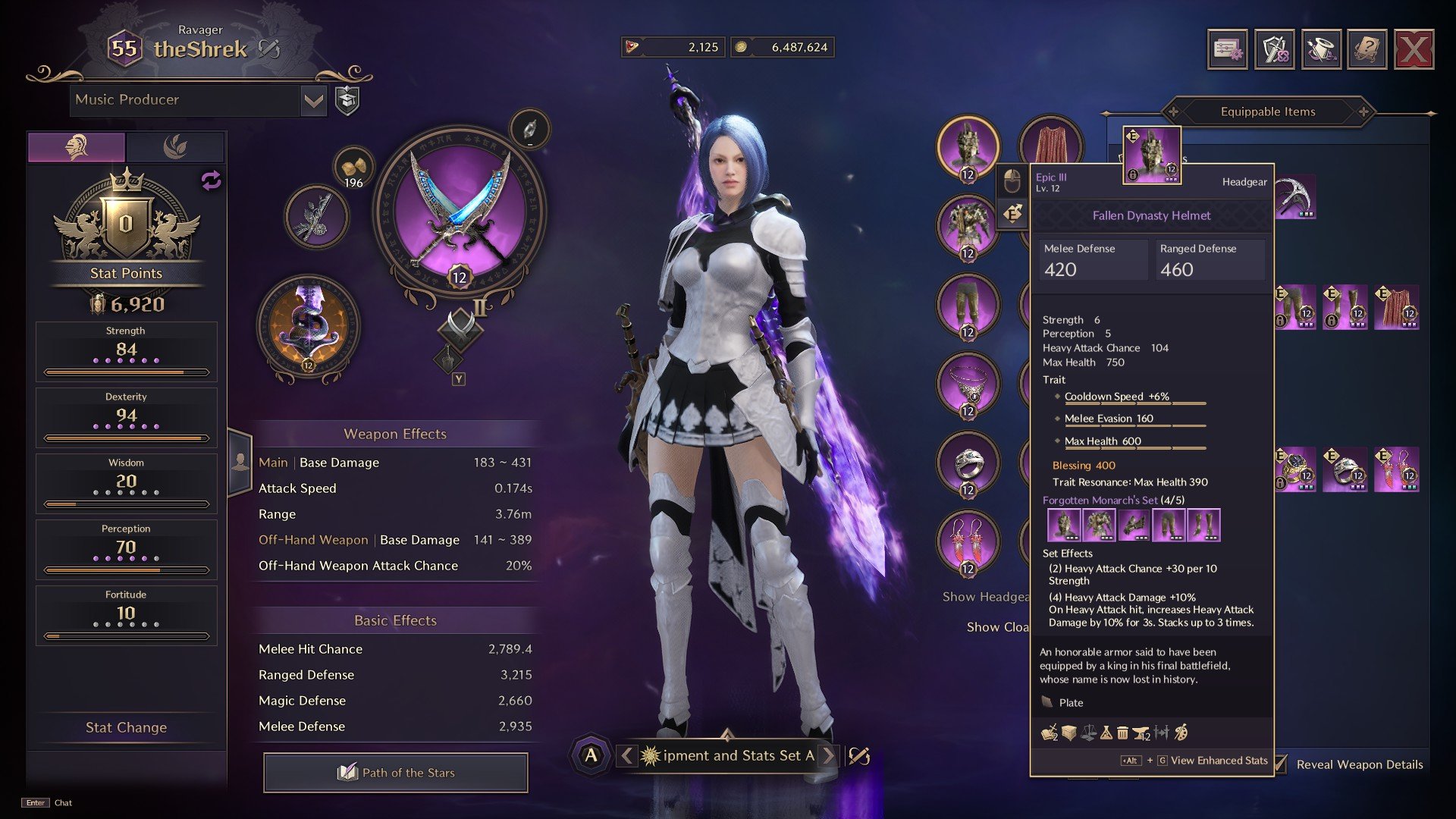Select the crossed daggers main weapon slot
The height and width of the screenshot is (819, 1456).
(x=460, y=210)
